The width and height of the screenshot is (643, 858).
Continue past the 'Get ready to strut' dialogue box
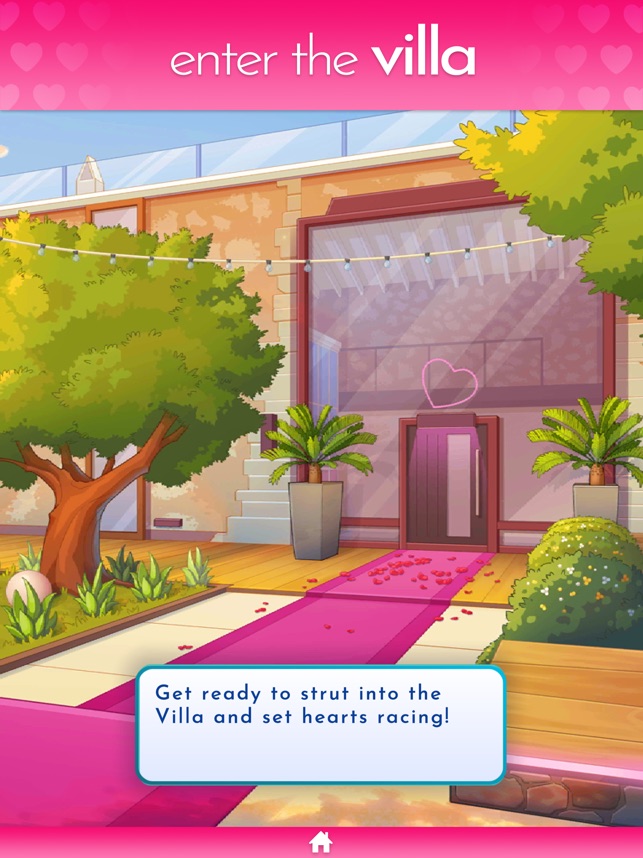[320, 724]
